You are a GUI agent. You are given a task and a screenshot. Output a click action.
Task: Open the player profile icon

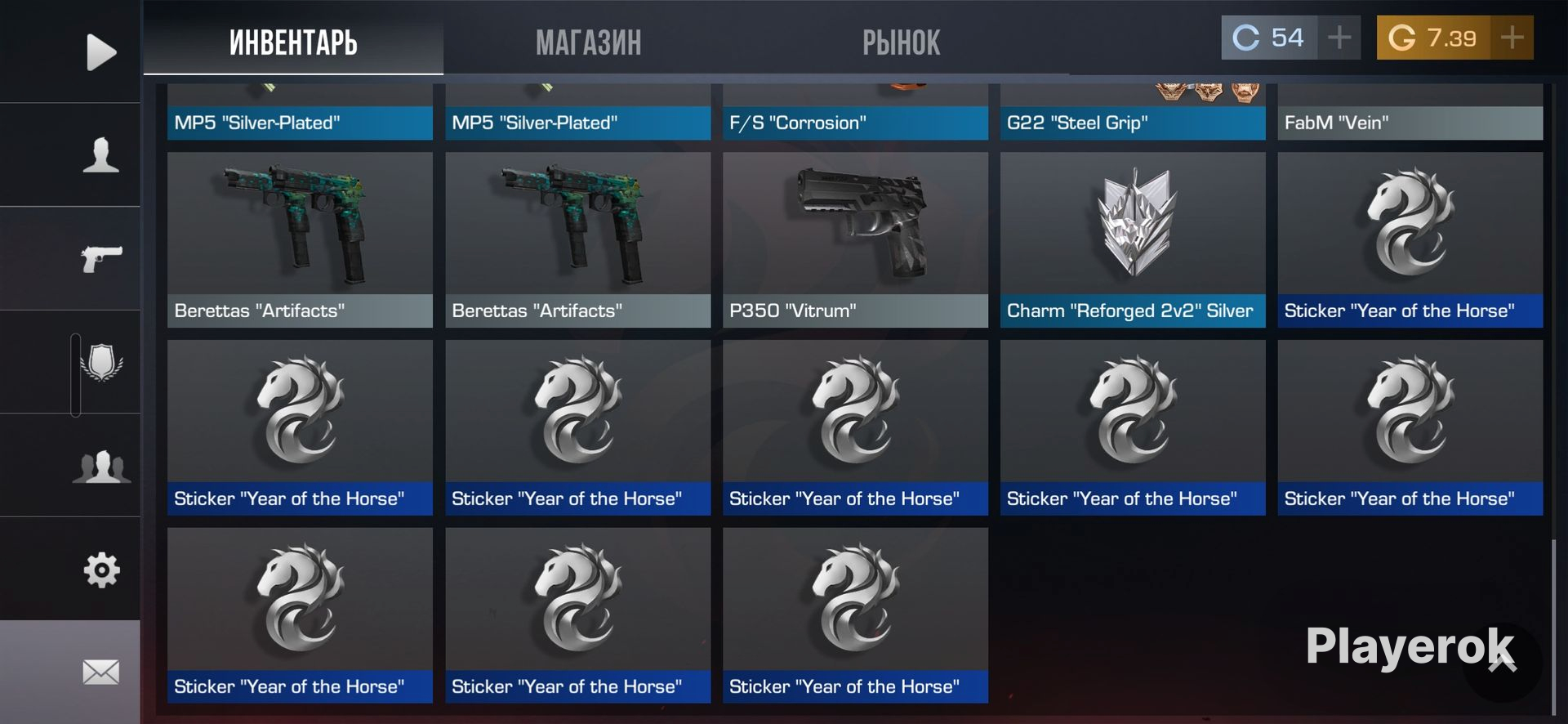click(100, 155)
